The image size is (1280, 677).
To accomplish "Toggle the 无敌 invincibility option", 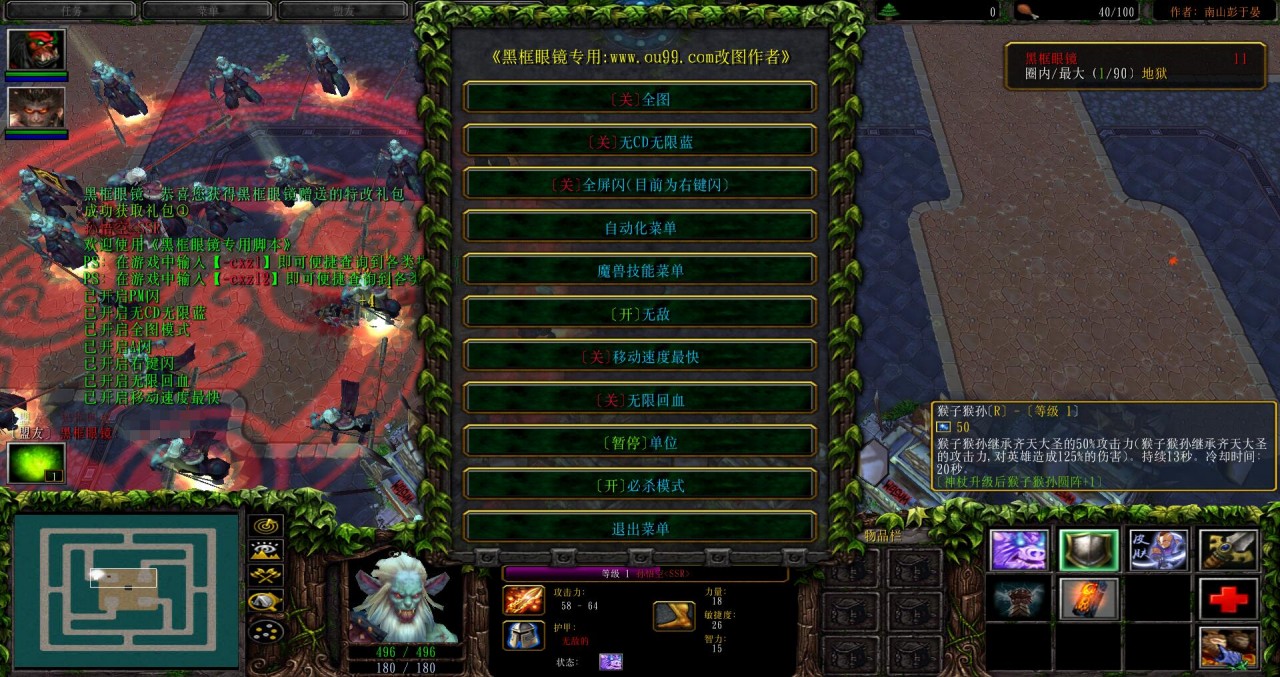I will (640, 314).
